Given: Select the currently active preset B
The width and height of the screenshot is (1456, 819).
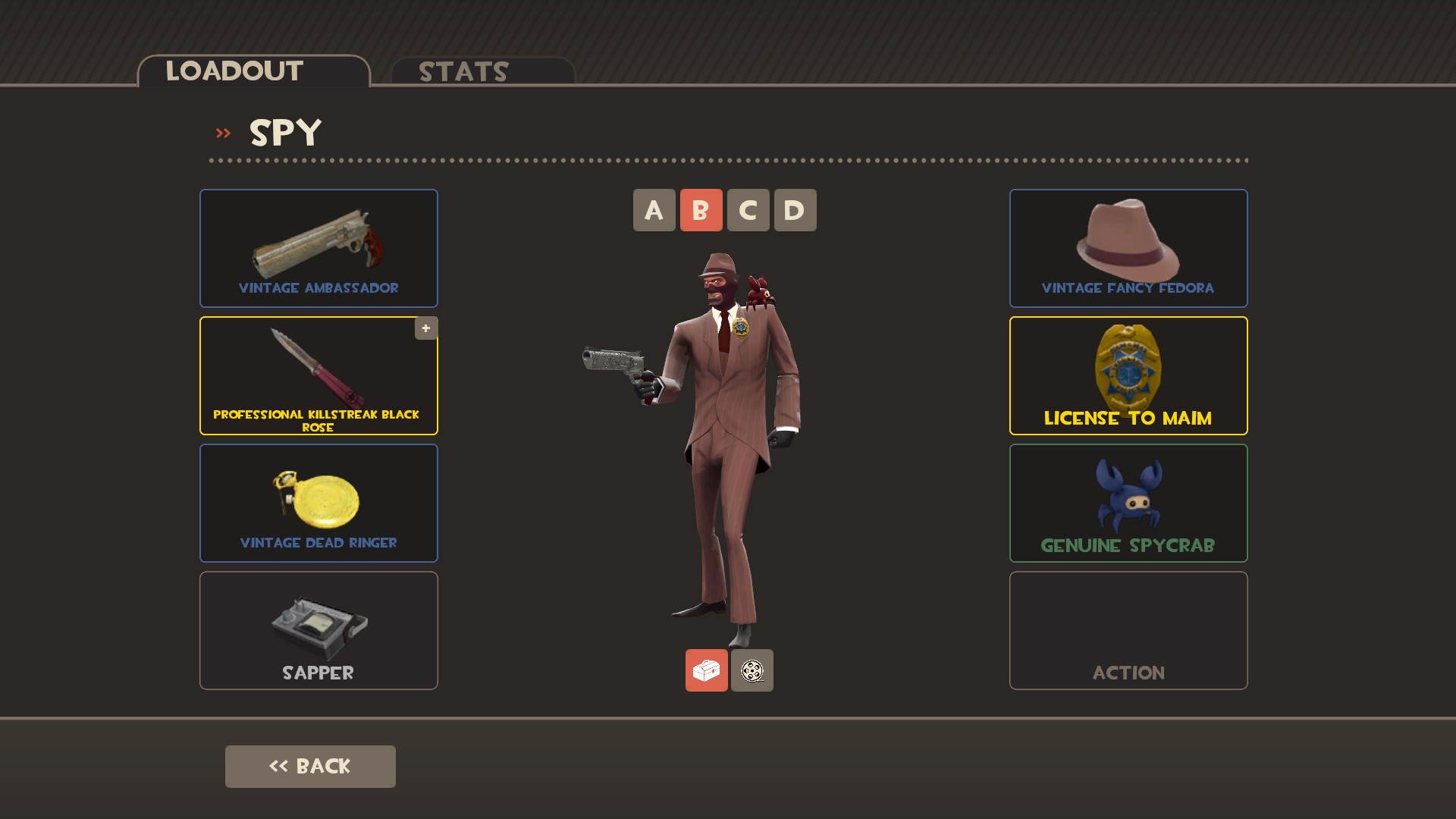Looking at the screenshot, I should [x=701, y=210].
